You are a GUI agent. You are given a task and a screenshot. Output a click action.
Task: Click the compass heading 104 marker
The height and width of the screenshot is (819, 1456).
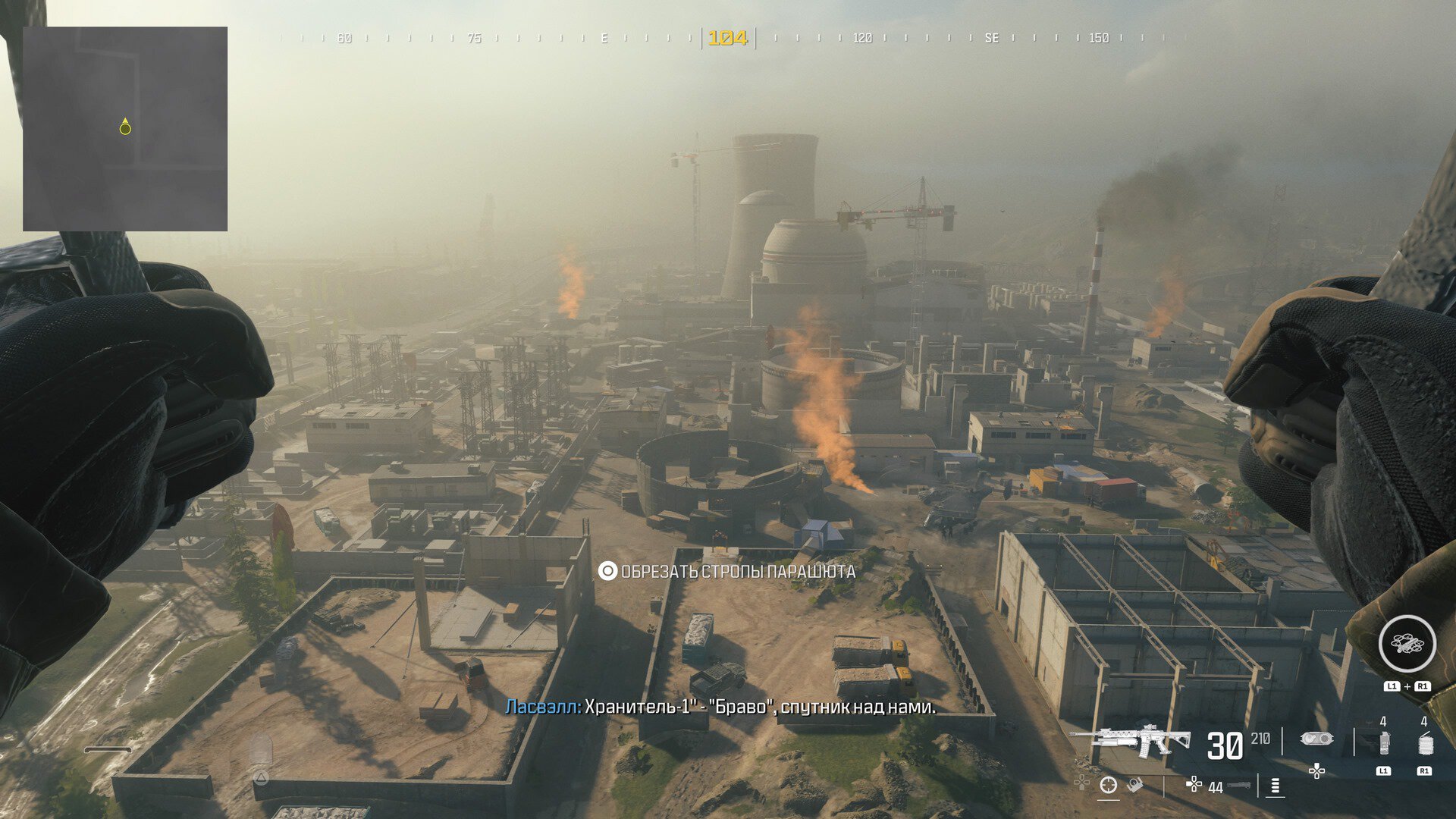727,38
